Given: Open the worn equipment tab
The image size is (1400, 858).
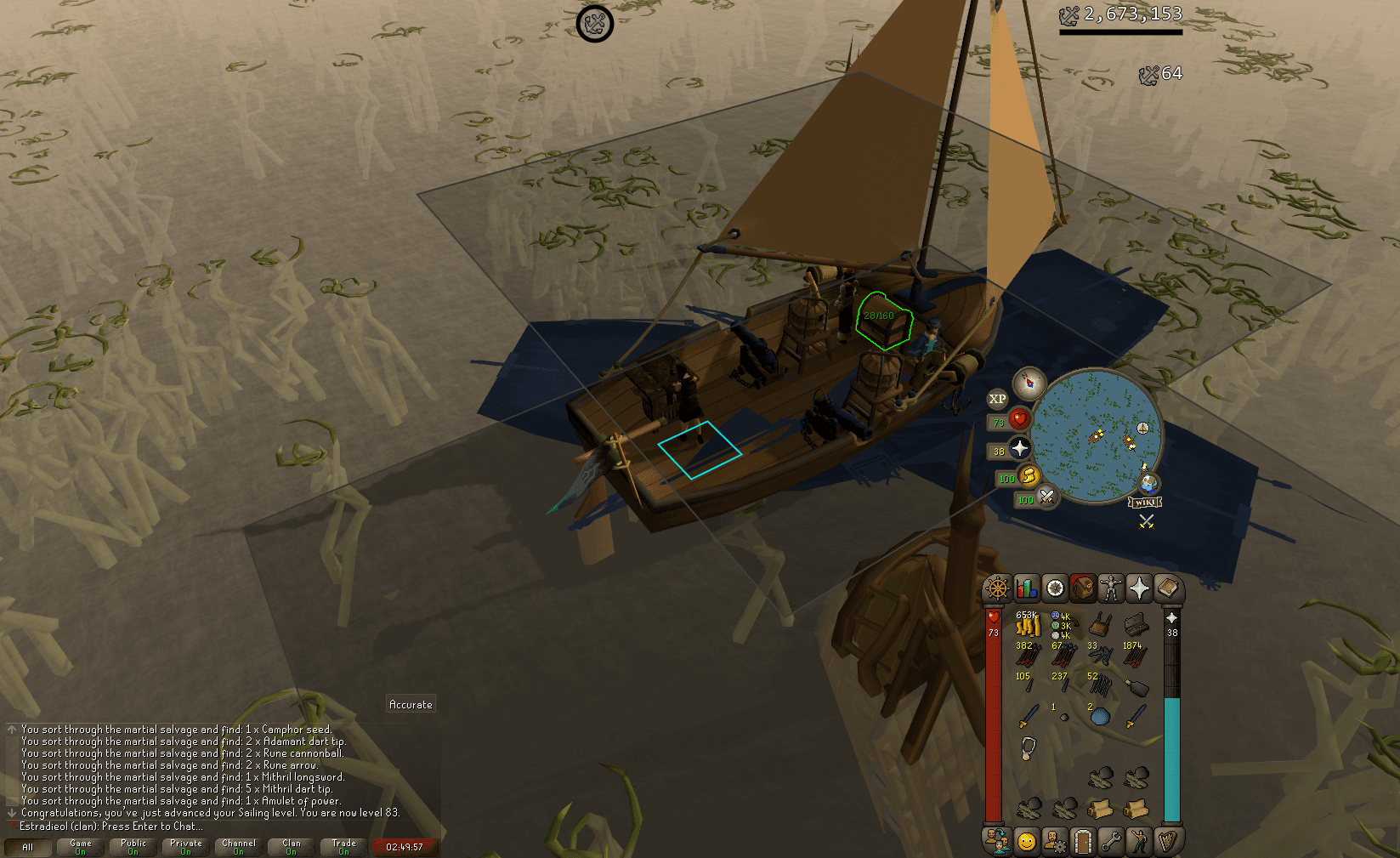Looking at the screenshot, I should pyautogui.click(x=1110, y=587).
